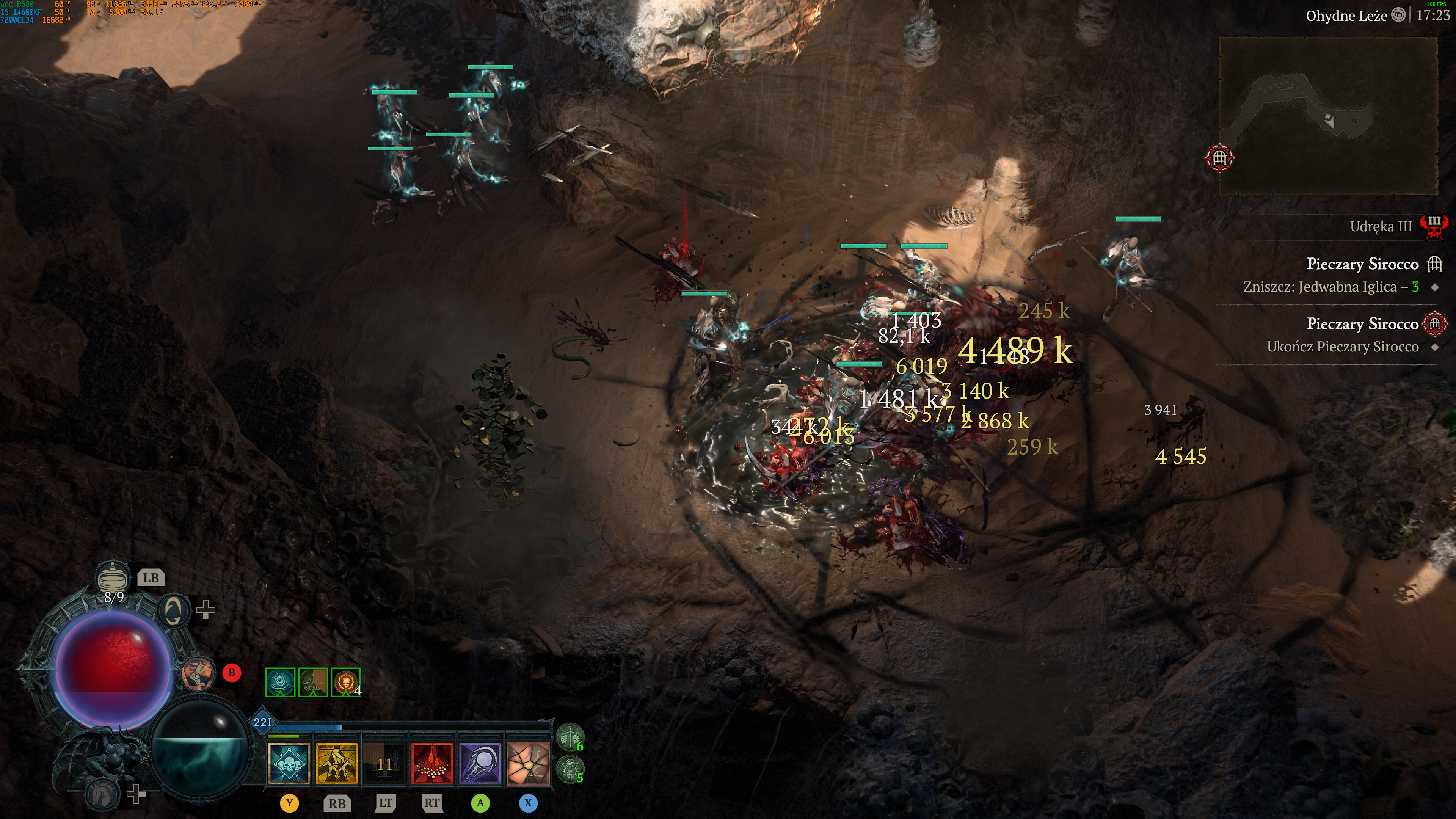Select the Udręka III difficulty skull icon

(1433, 227)
